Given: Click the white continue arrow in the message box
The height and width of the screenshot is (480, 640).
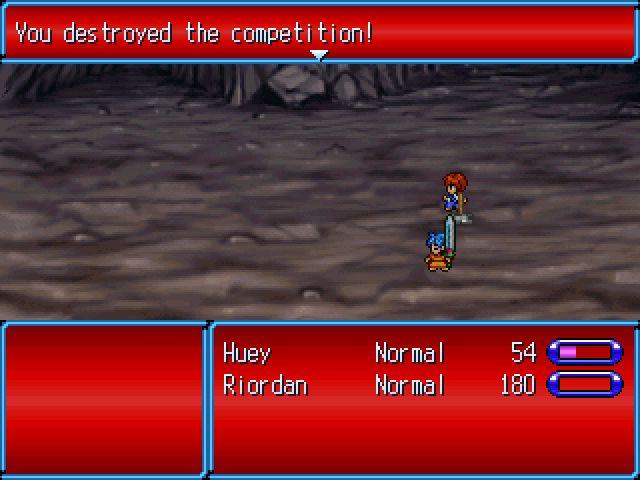Looking at the screenshot, I should click(319, 55).
